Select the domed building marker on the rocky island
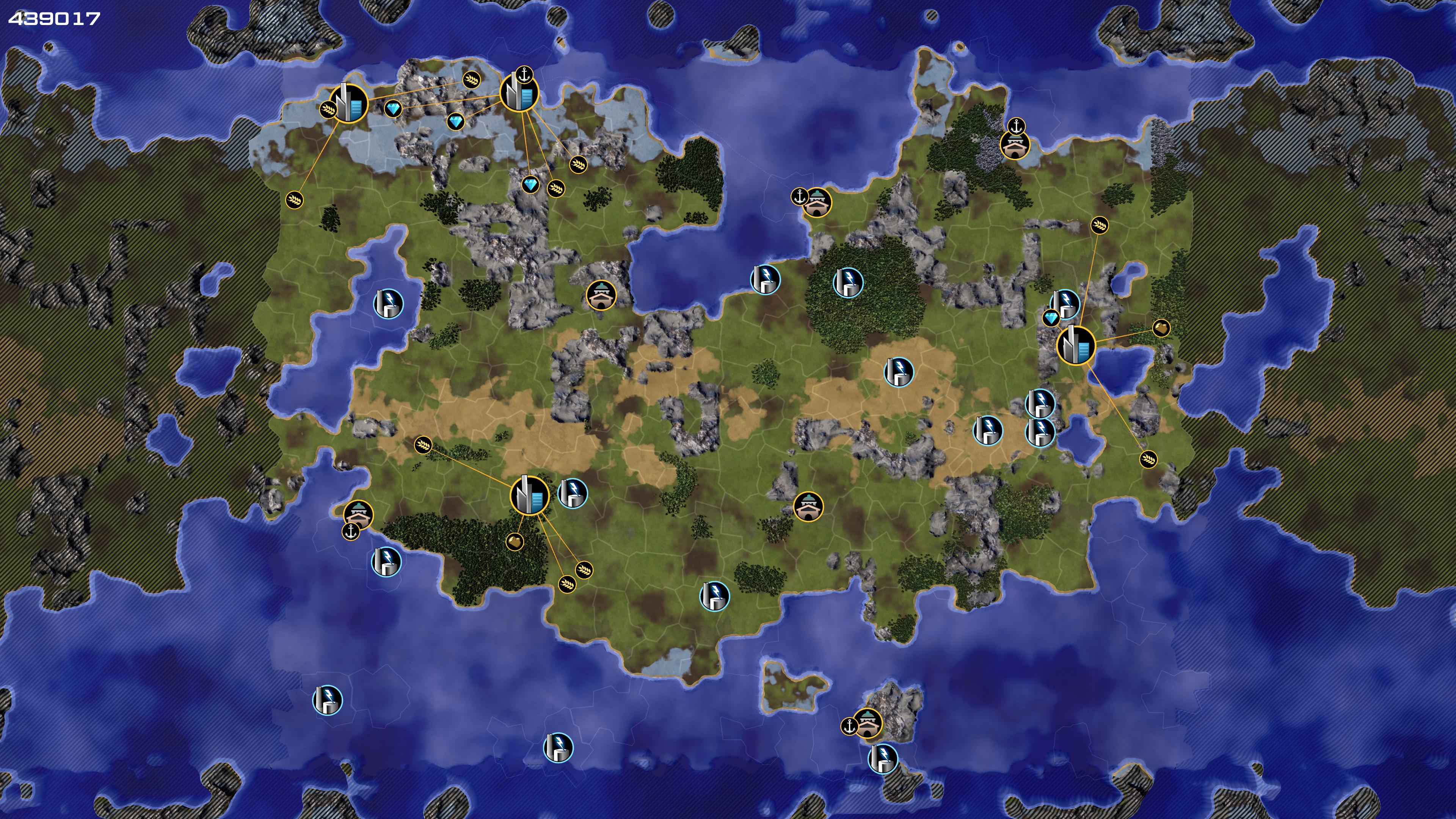 (x=868, y=723)
